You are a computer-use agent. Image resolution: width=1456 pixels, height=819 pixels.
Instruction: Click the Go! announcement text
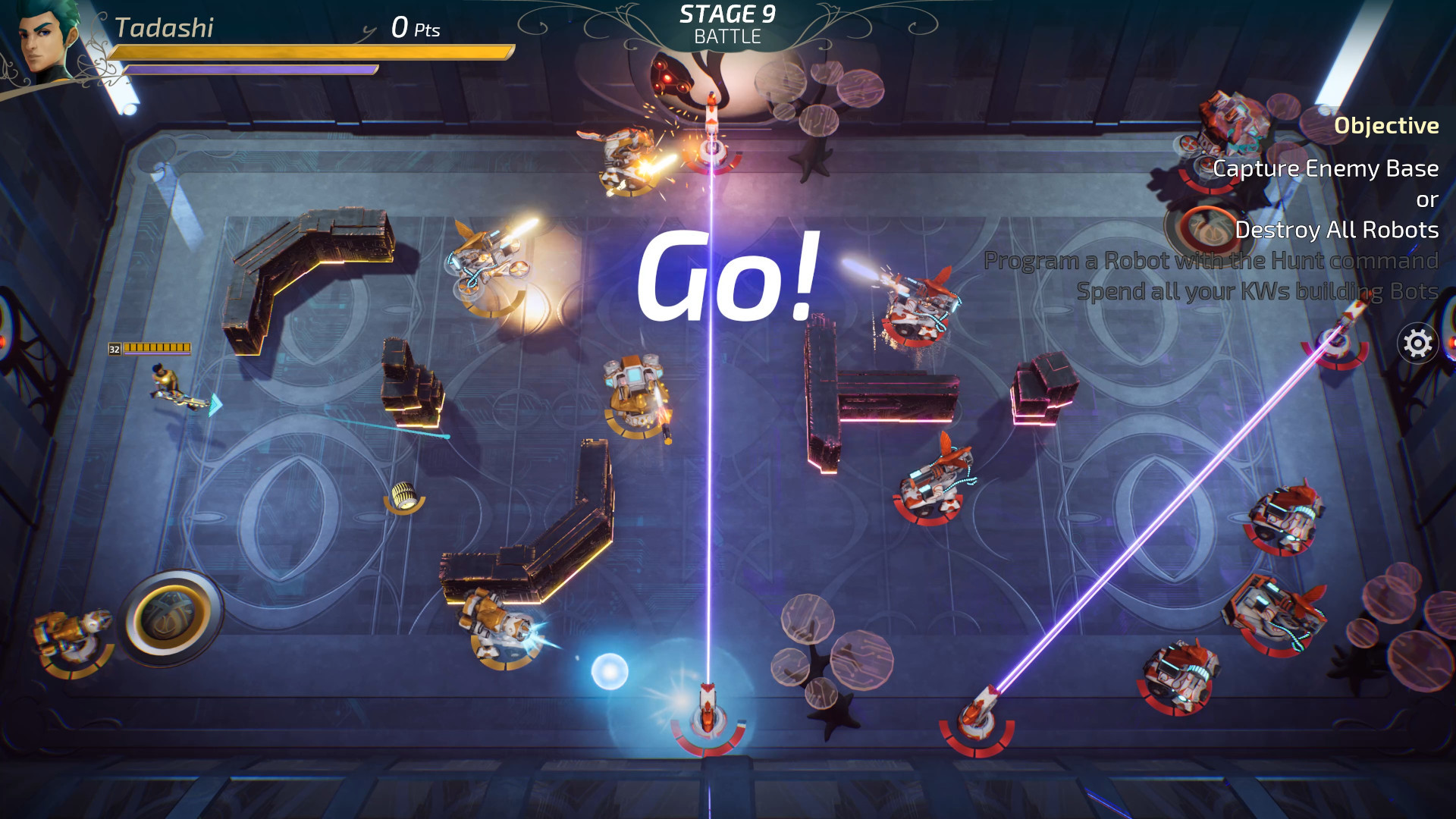point(728,277)
